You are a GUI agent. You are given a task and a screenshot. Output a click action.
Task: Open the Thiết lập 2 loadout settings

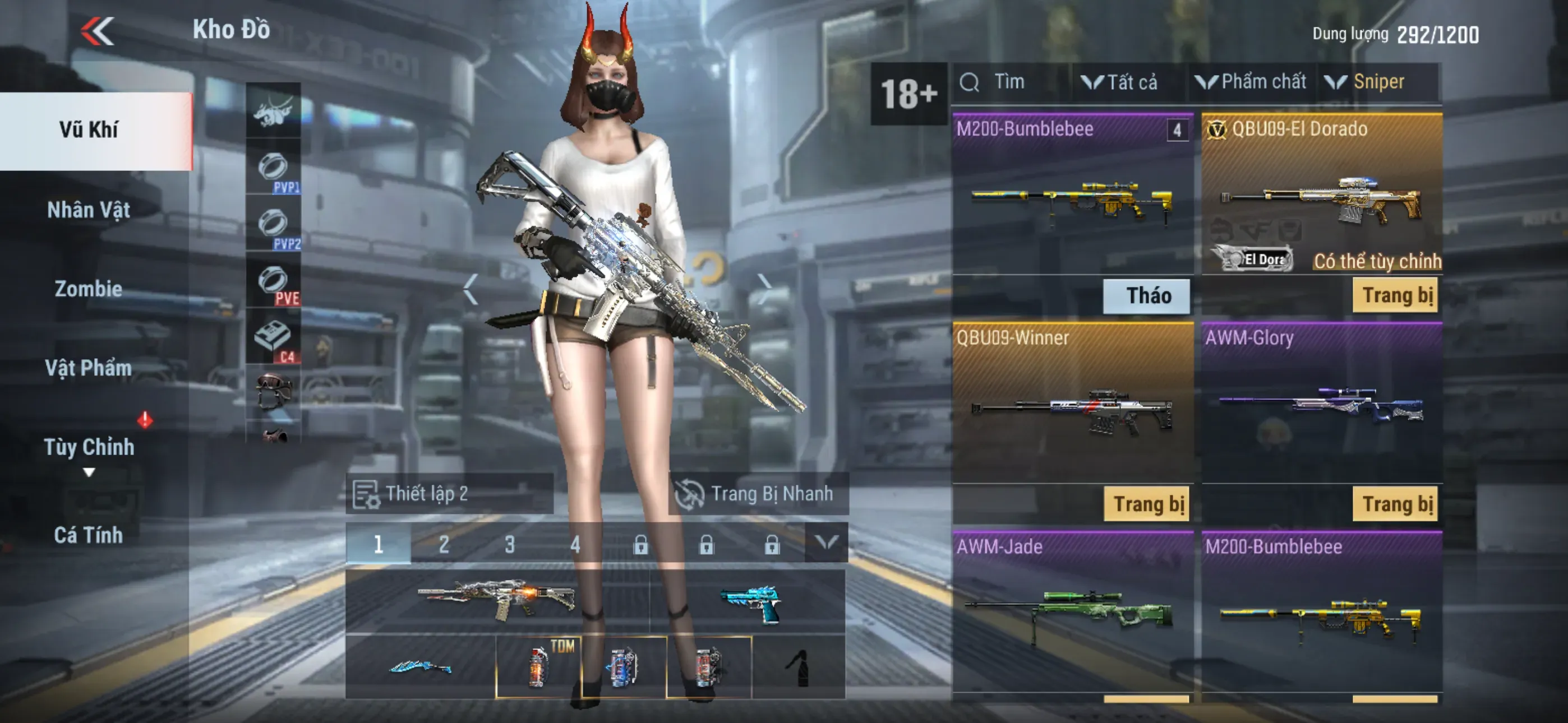tap(449, 494)
